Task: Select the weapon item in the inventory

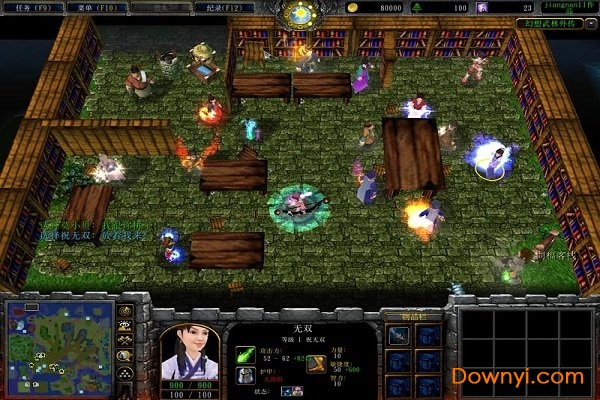Action: 399,336
